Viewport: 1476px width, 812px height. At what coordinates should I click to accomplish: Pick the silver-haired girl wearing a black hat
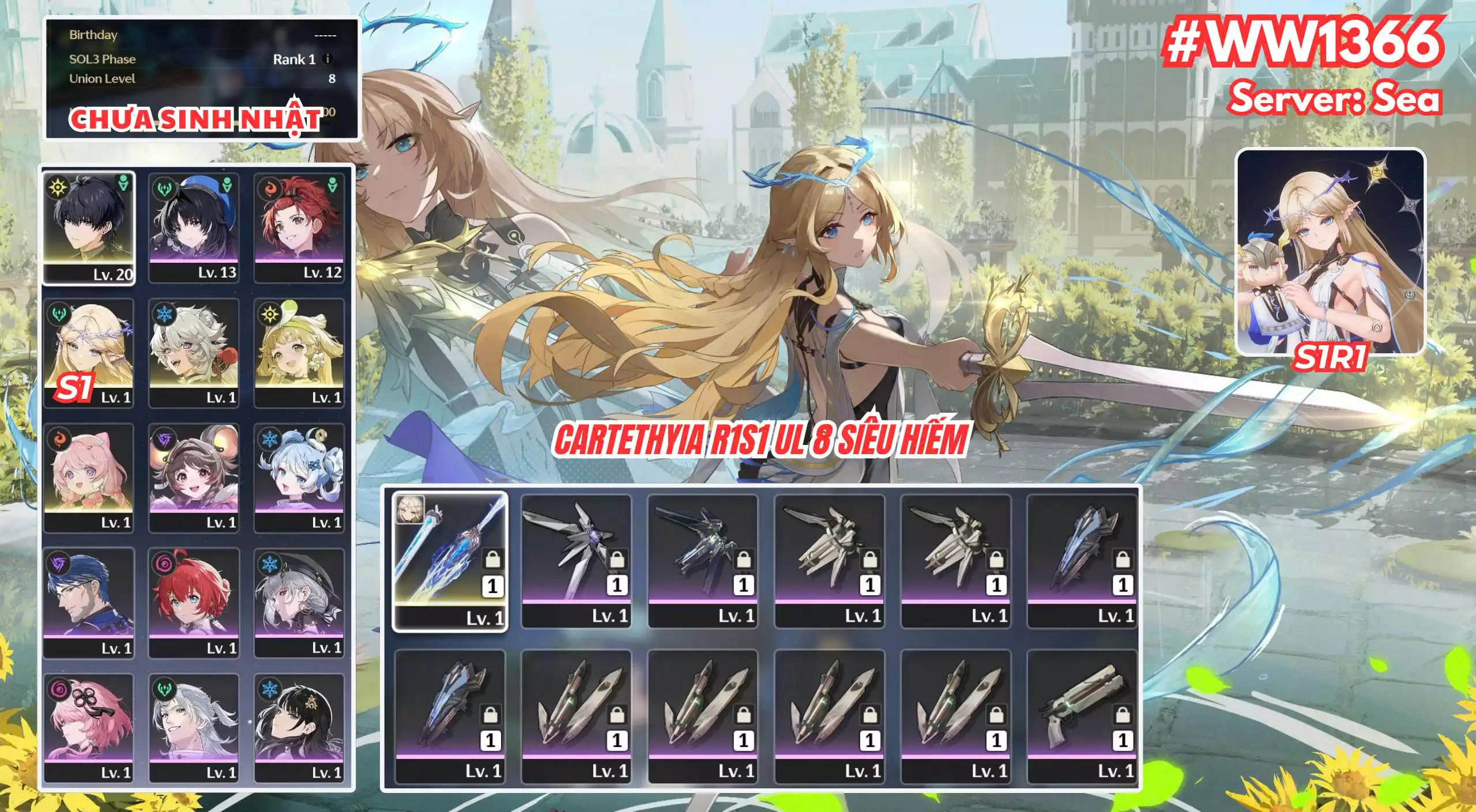pos(299,603)
